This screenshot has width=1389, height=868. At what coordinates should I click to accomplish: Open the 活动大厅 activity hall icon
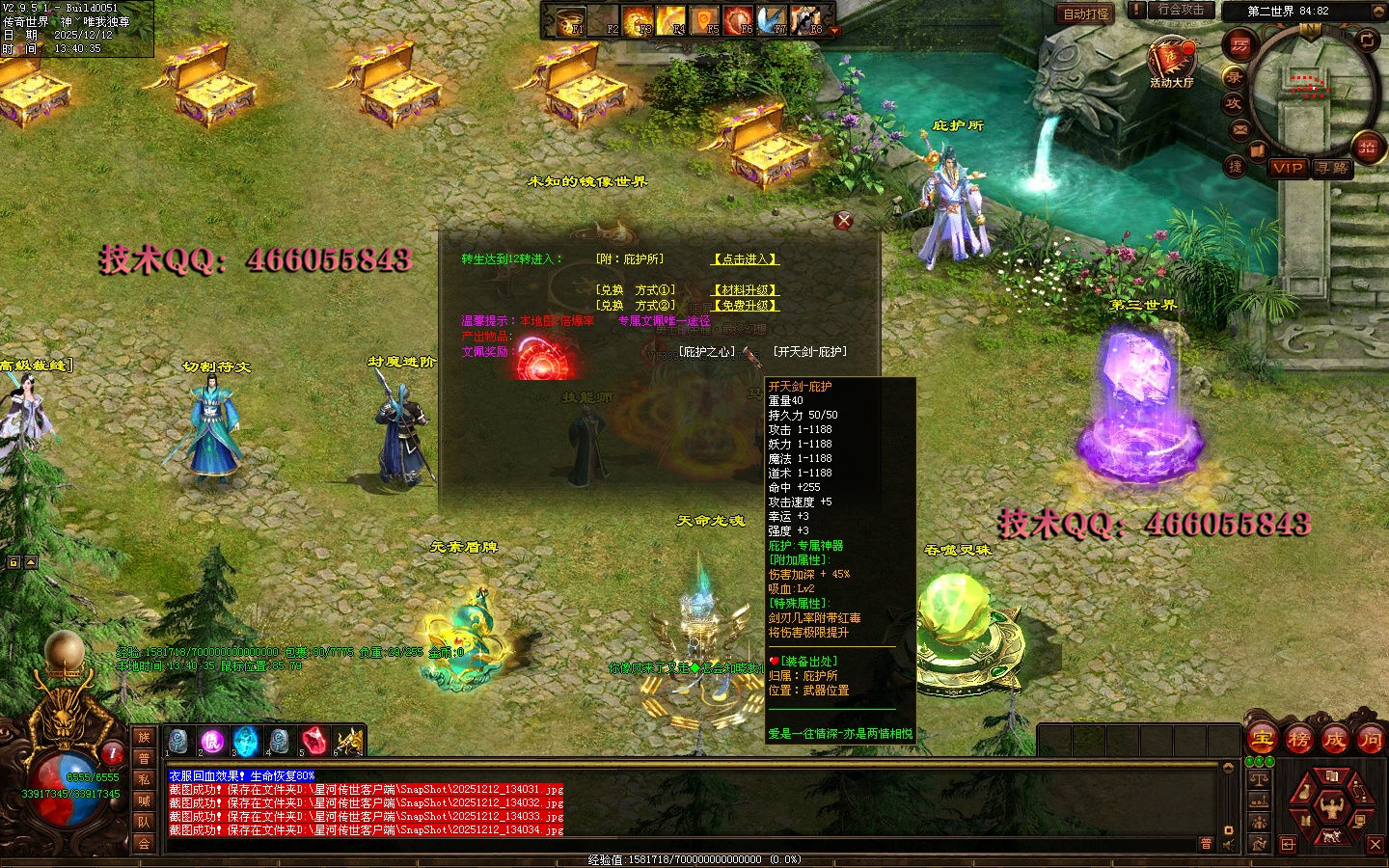click(1171, 60)
